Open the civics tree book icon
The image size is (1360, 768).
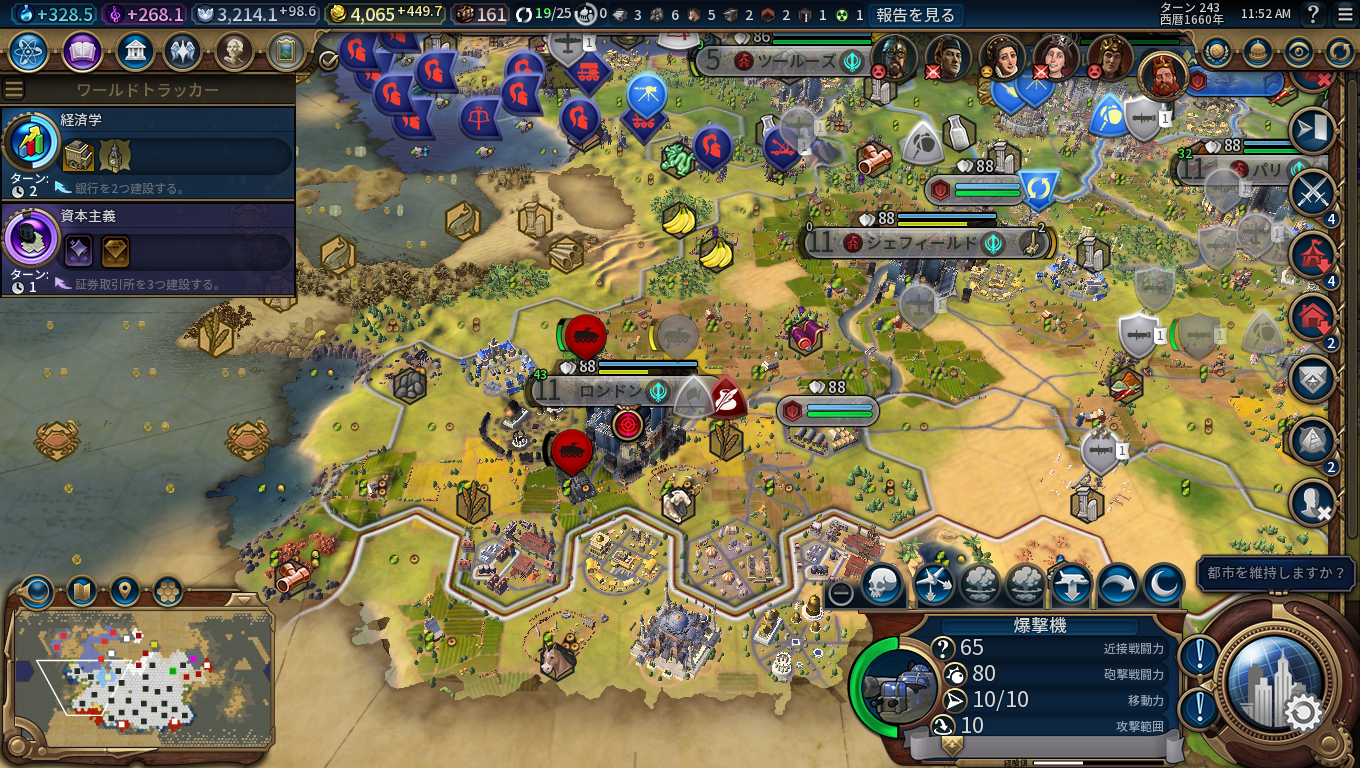82,51
